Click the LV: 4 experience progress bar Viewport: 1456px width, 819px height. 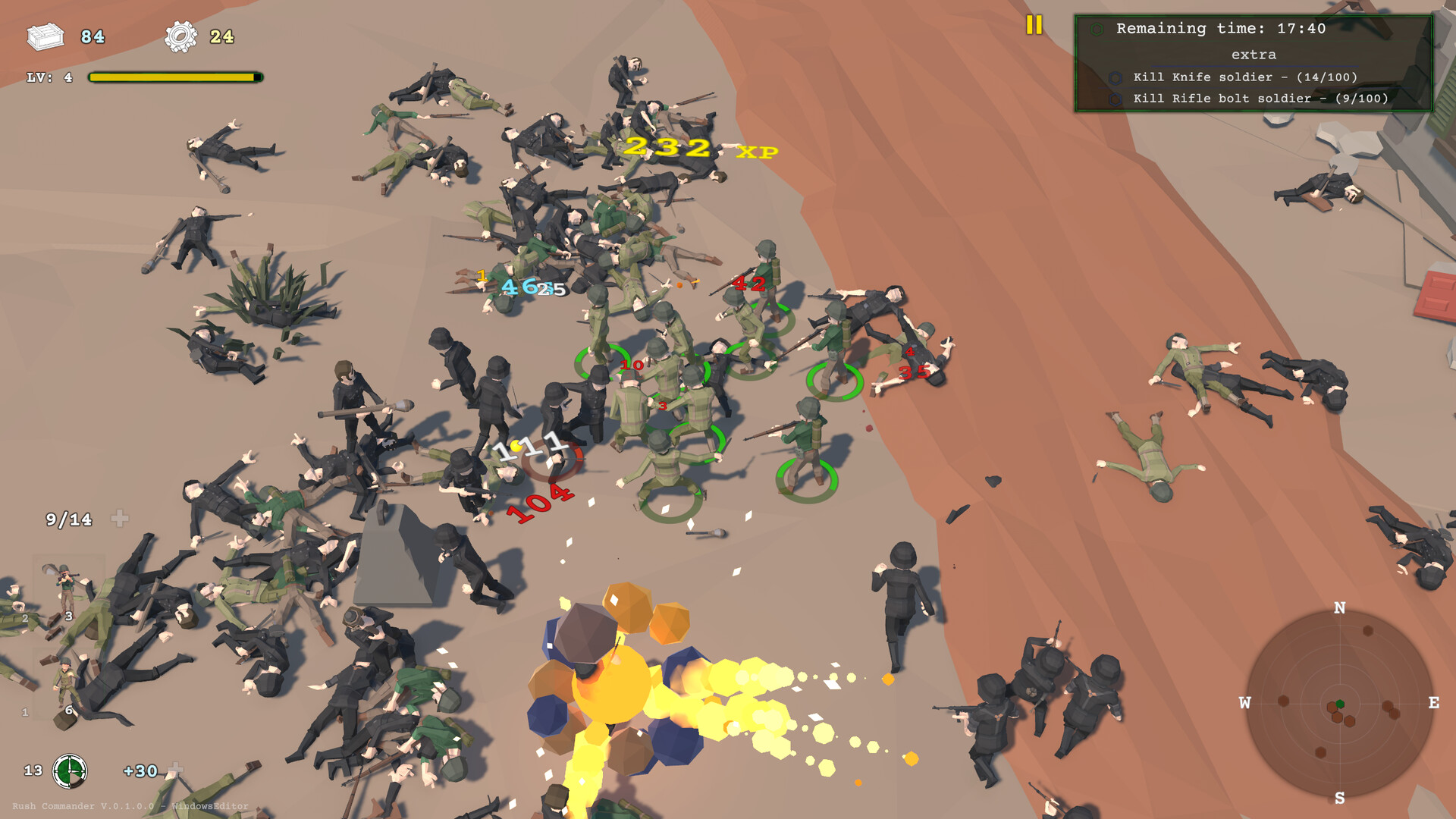174,76
